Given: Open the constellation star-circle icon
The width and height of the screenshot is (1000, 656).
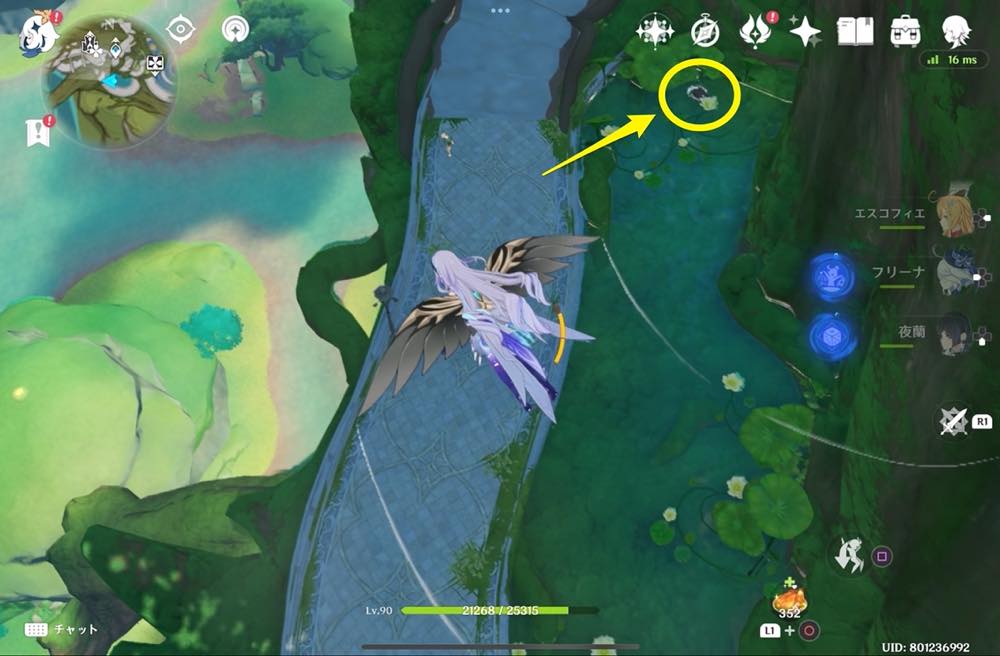Looking at the screenshot, I should (655, 32).
